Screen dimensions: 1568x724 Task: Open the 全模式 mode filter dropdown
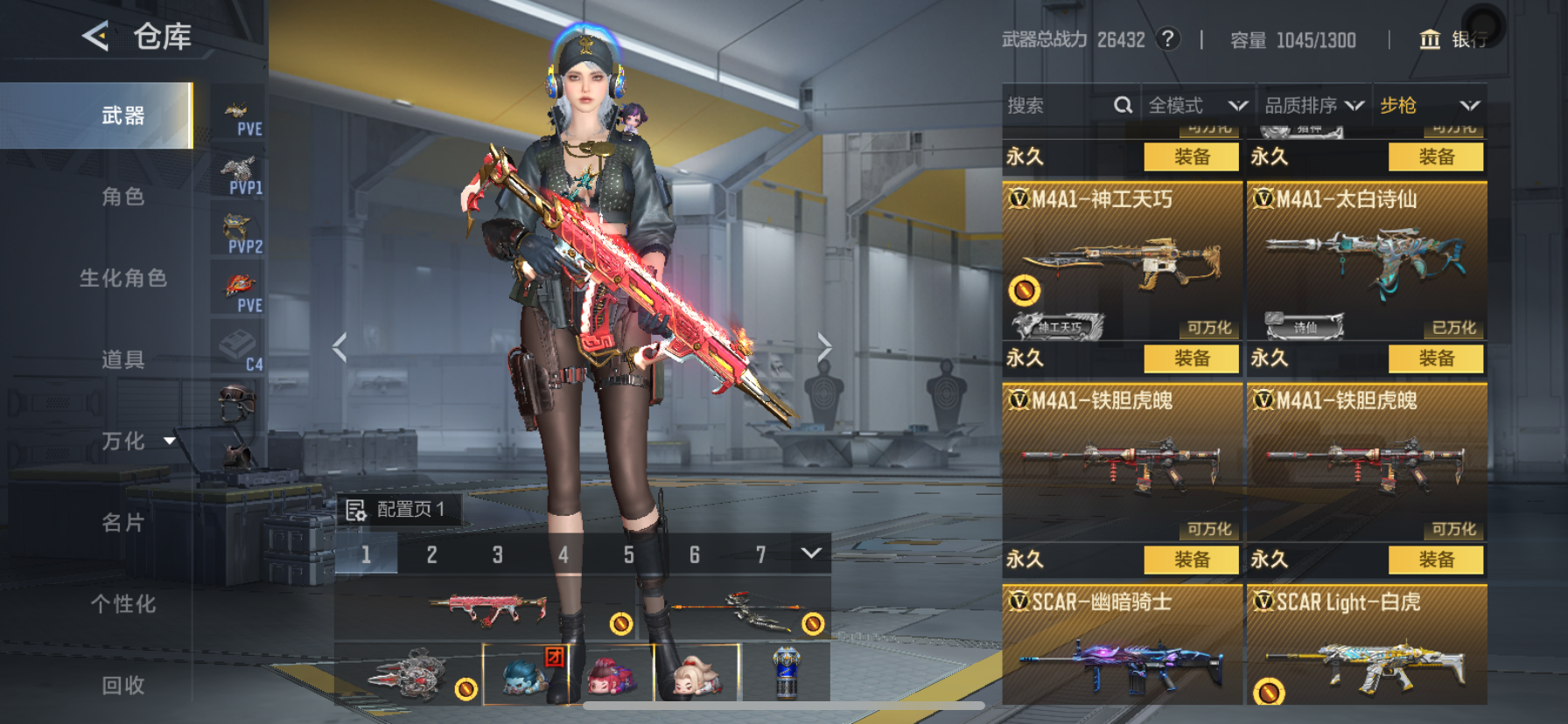tap(1197, 106)
